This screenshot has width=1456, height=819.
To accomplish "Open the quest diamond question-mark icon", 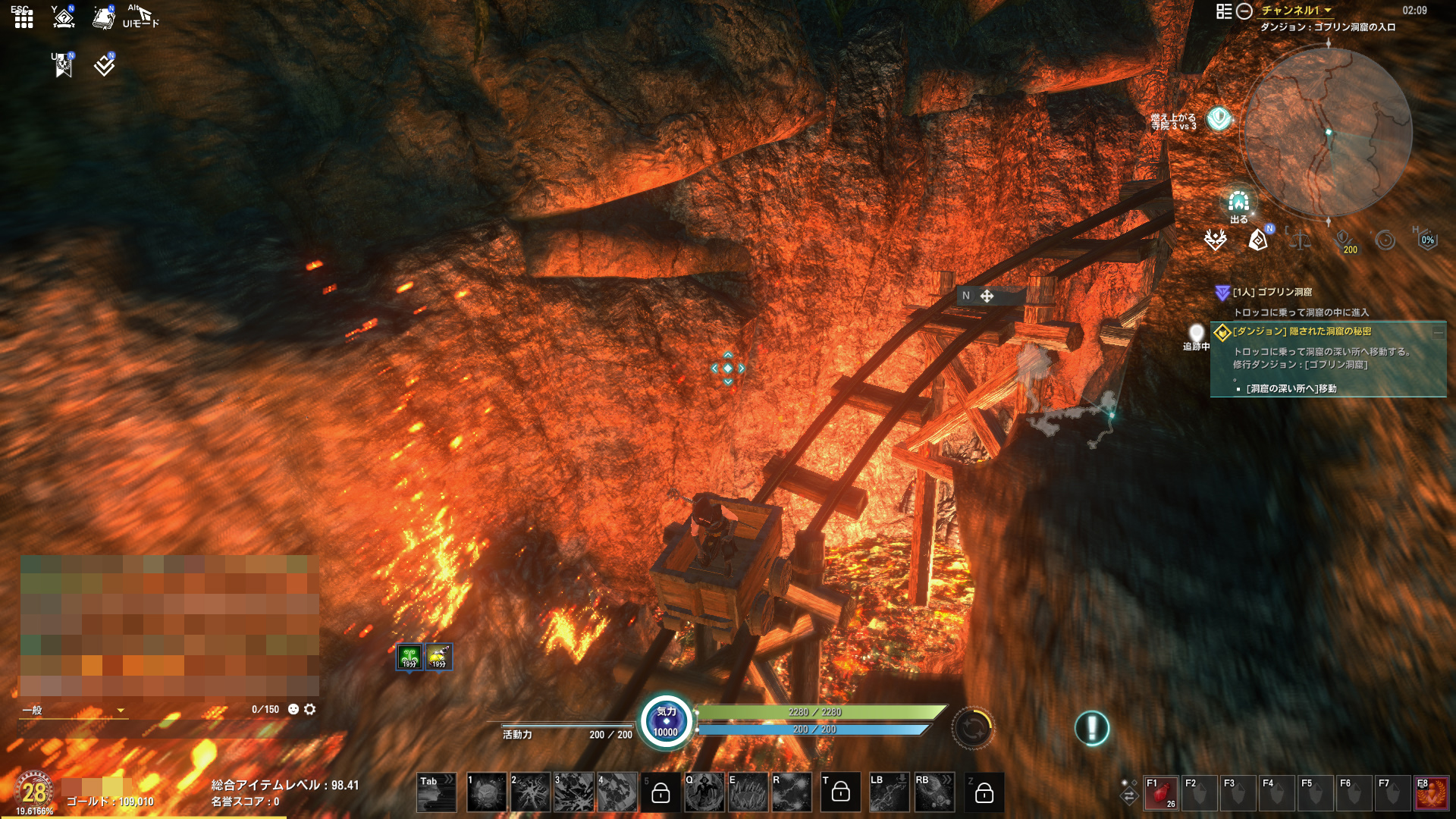I will [x=64, y=17].
